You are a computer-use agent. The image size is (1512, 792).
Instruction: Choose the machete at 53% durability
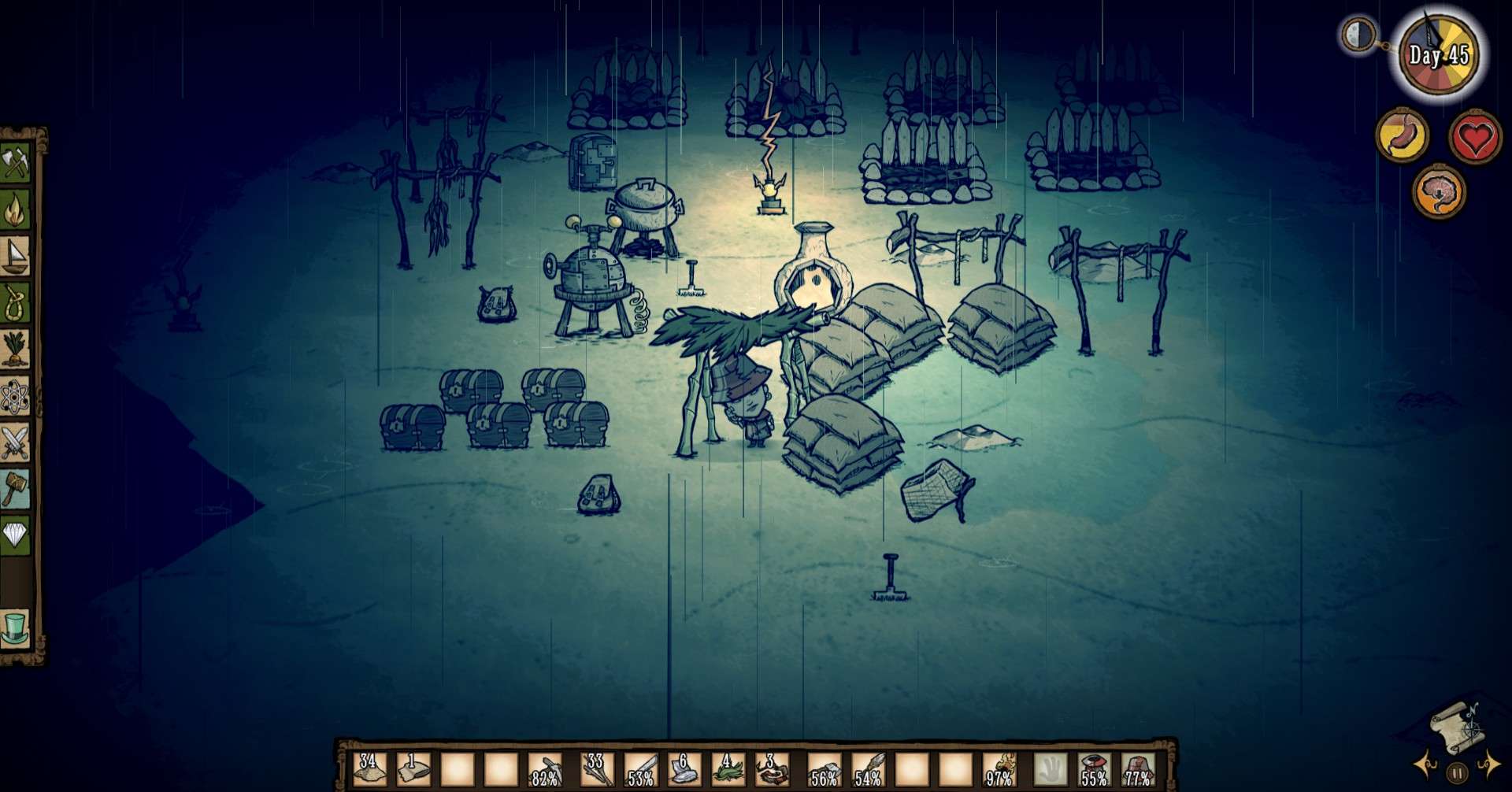tap(640, 769)
